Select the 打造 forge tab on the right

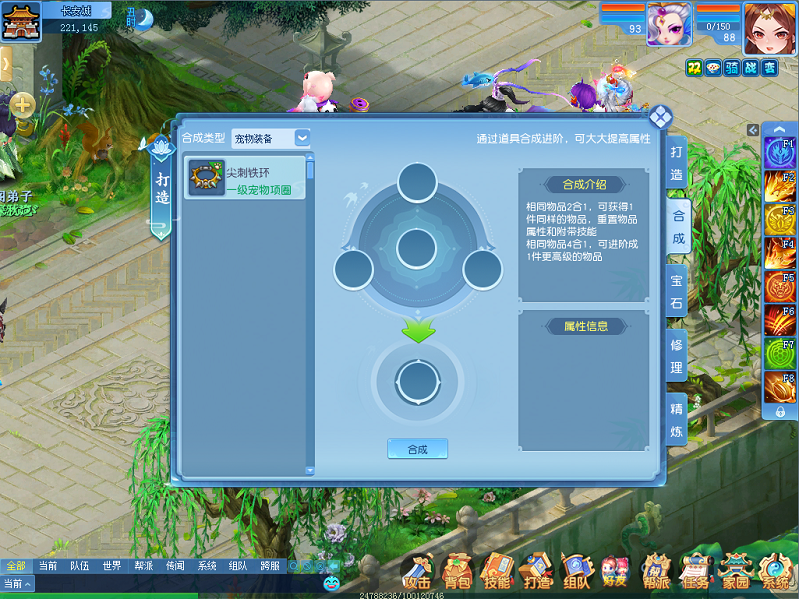[677, 162]
